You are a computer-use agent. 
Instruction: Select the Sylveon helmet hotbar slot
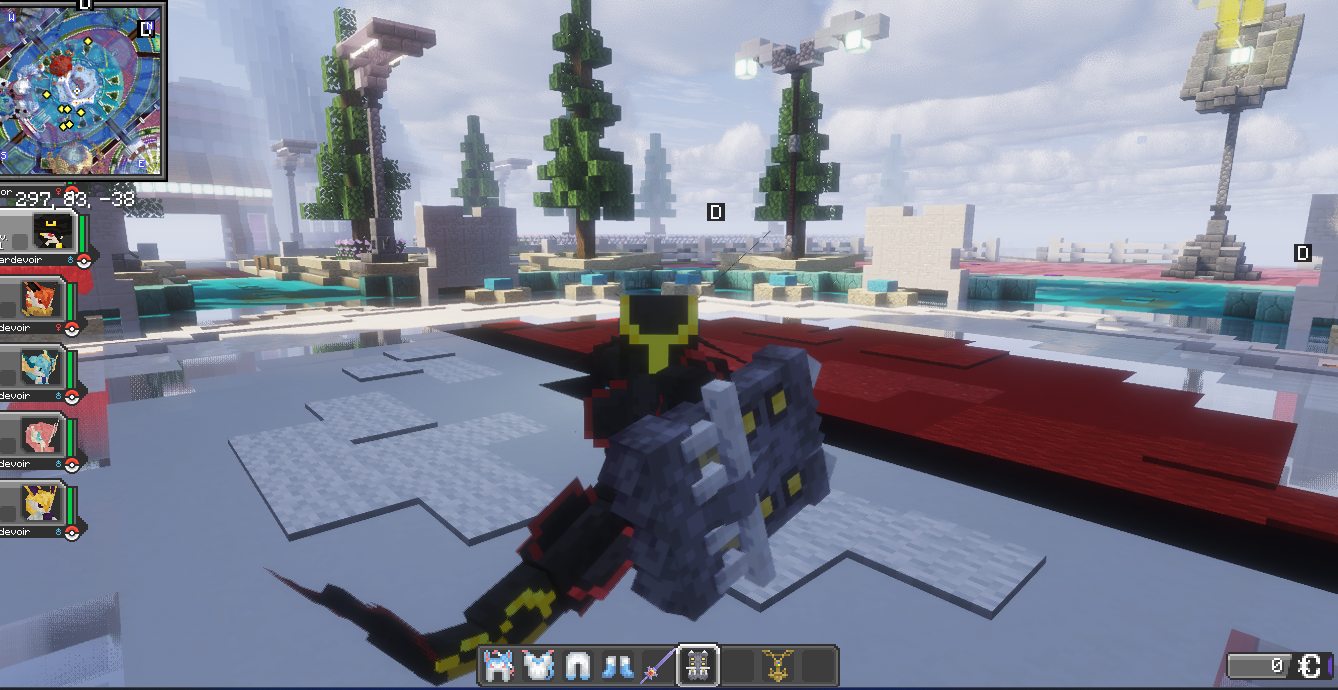[x=500, y=666]
